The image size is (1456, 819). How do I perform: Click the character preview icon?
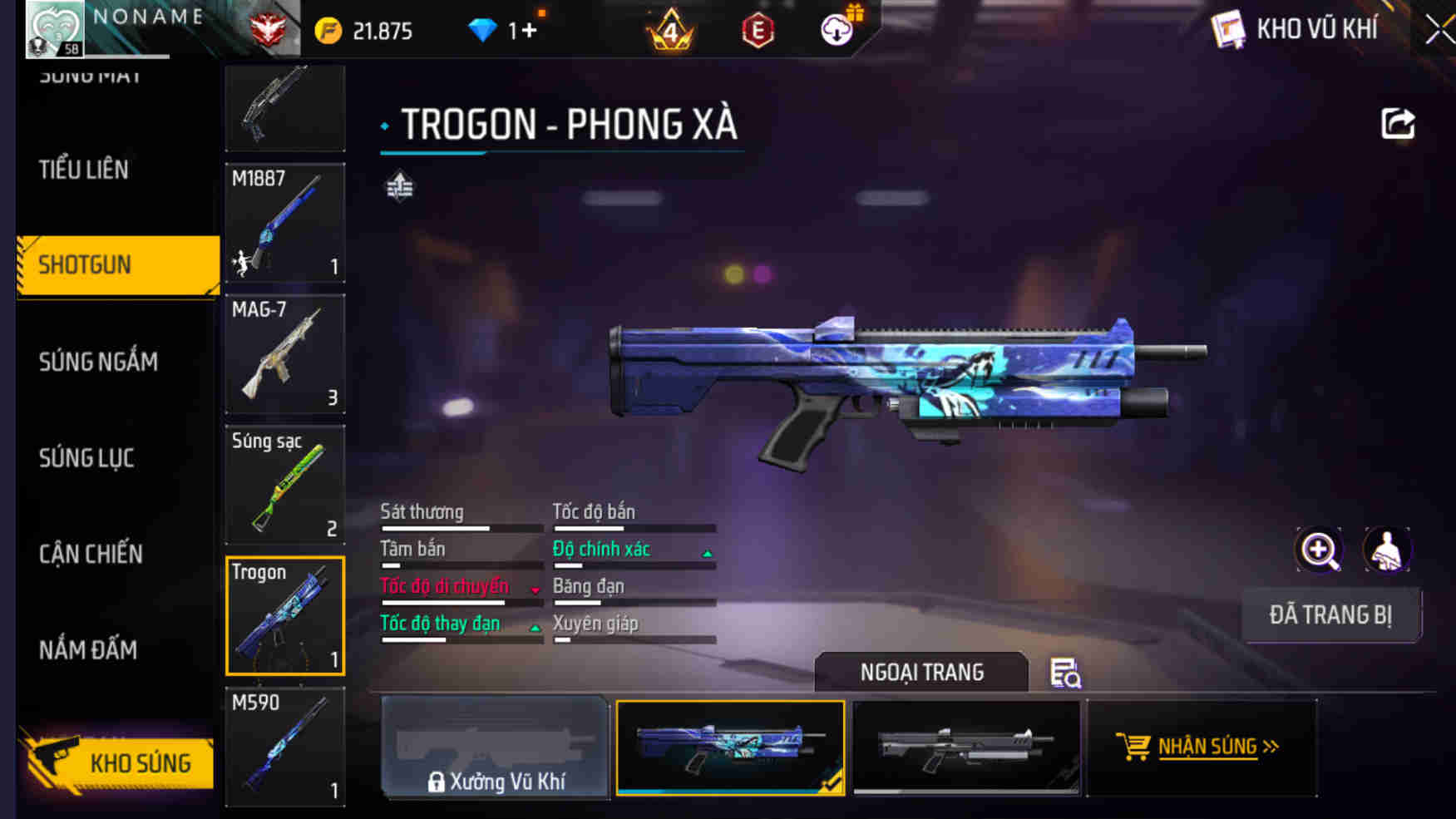pyautogui.click(x=1386, y=550)
